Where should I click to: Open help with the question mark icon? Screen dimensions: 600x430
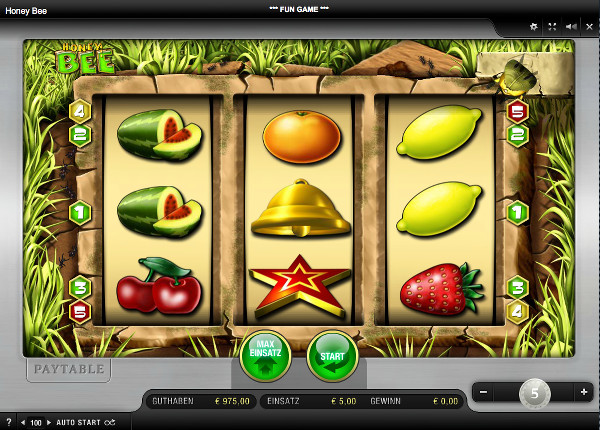point(8,422)
